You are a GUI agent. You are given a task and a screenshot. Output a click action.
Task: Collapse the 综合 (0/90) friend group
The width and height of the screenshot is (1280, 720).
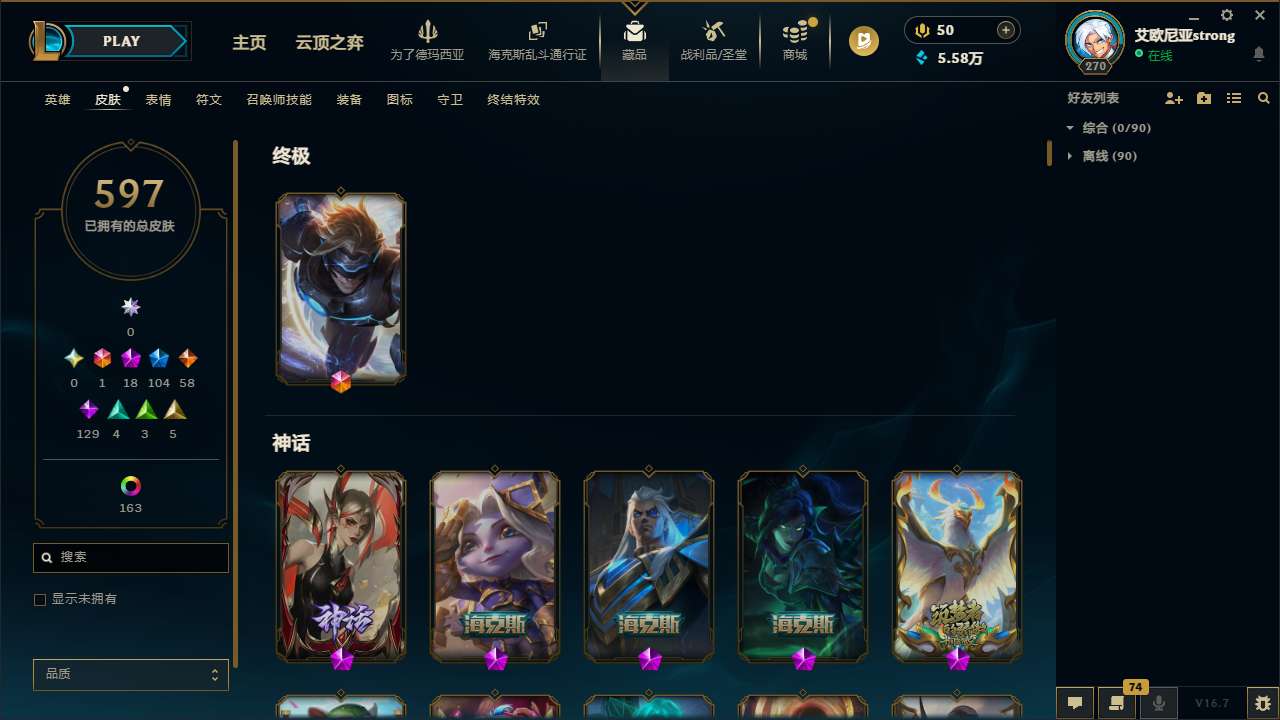coord(1072,128)
